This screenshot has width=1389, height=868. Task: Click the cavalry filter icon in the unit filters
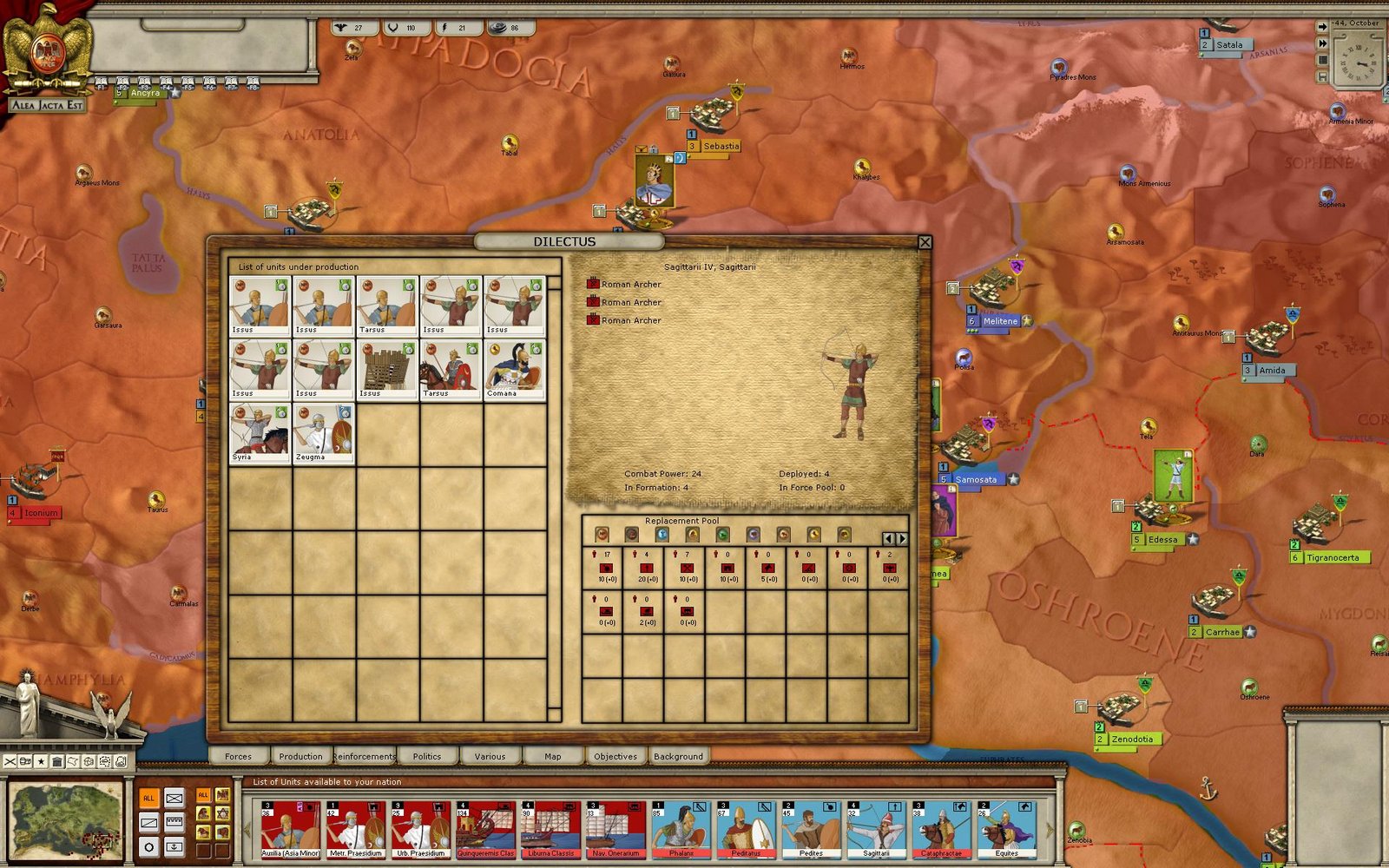click(203, 833)
